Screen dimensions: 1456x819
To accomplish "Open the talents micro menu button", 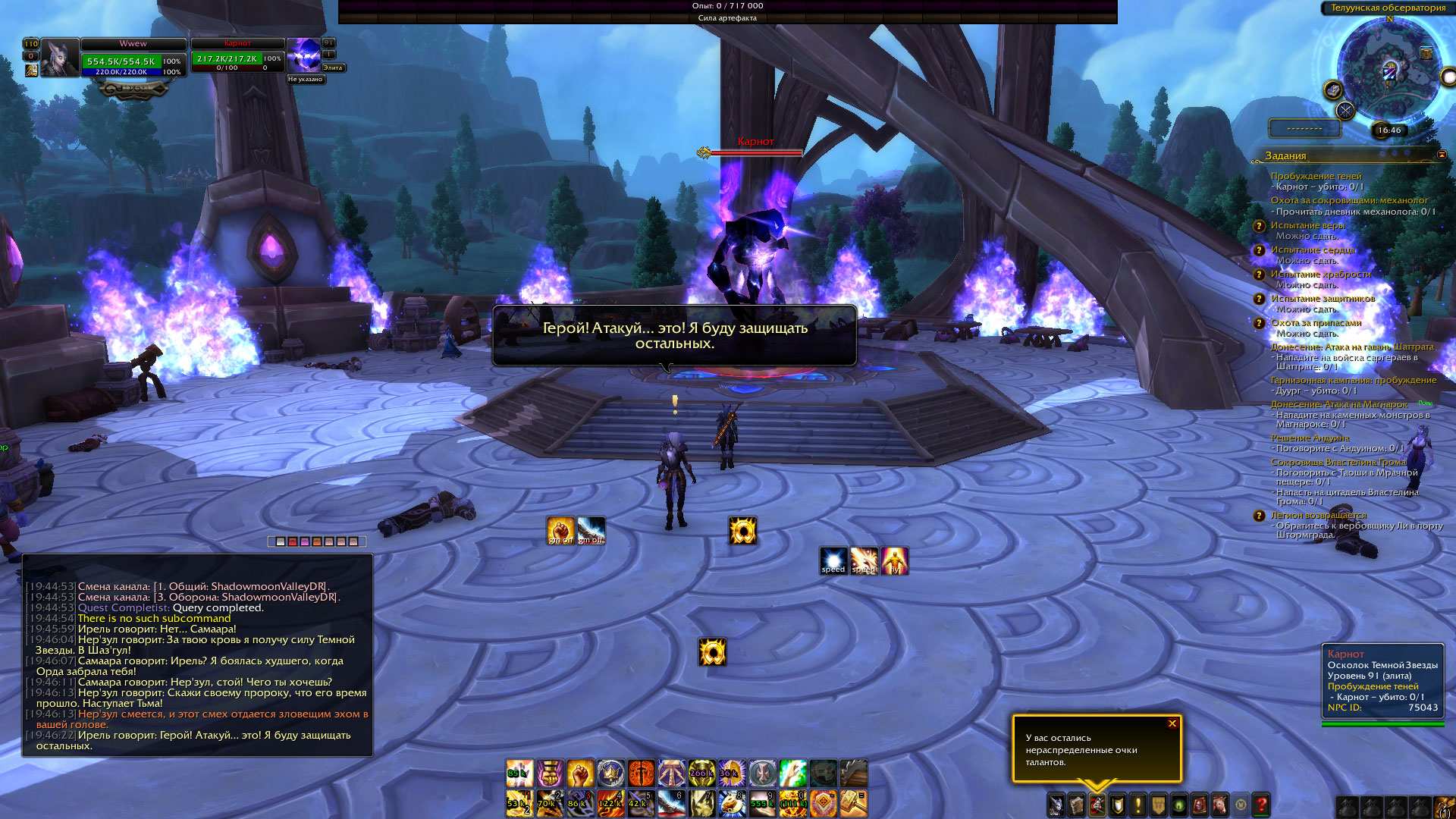I will [x=1097, y=805].
